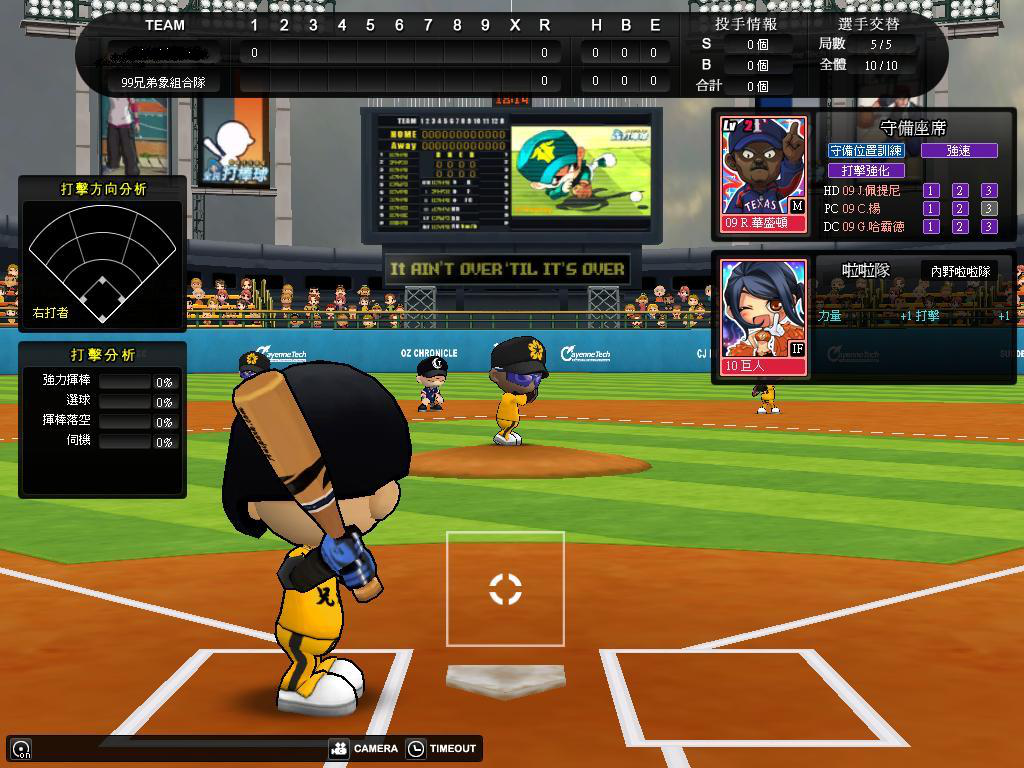Open the CAMERA view option

(363, 748)
